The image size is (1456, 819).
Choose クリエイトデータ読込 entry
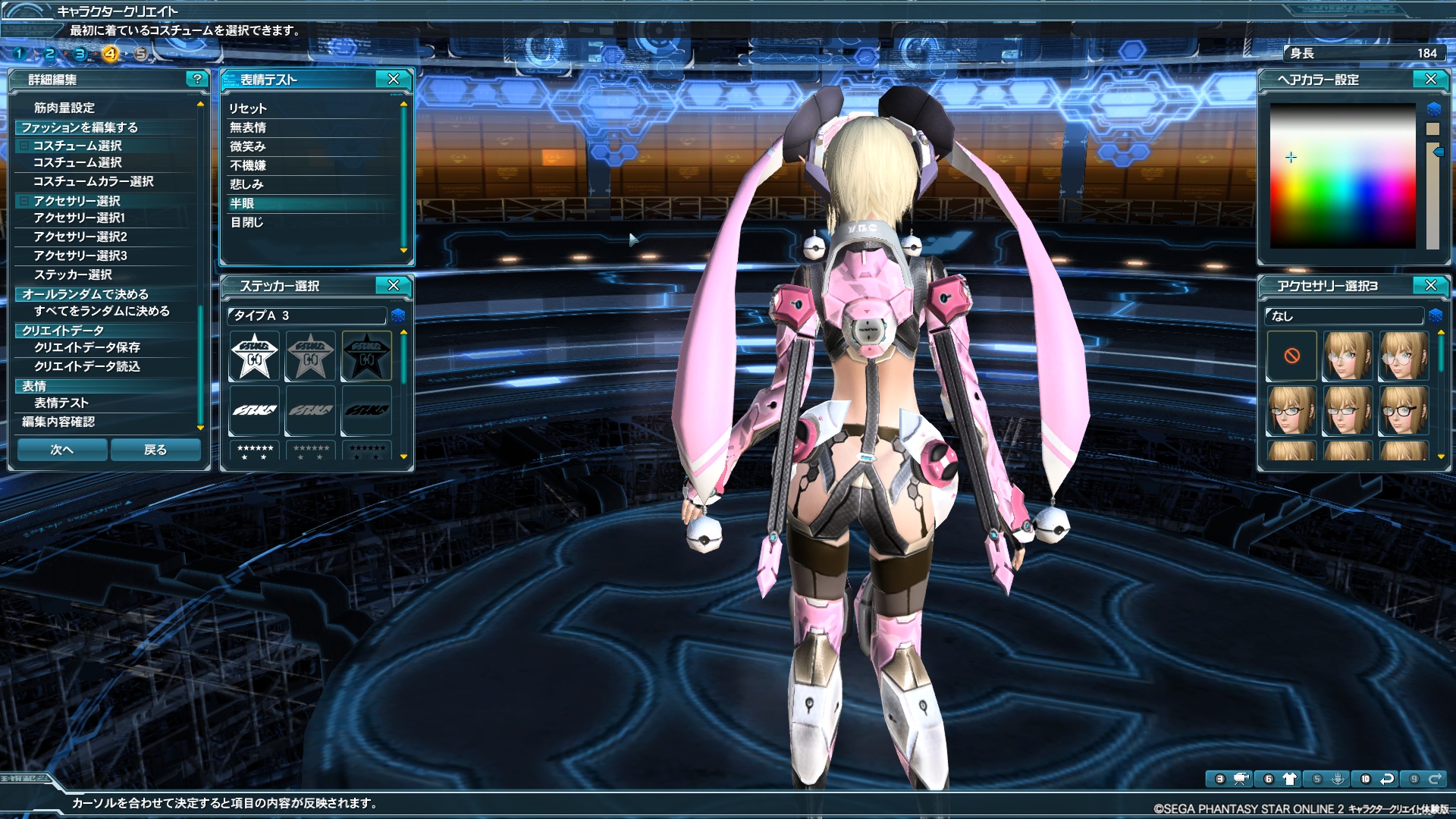tap(87, 366)
